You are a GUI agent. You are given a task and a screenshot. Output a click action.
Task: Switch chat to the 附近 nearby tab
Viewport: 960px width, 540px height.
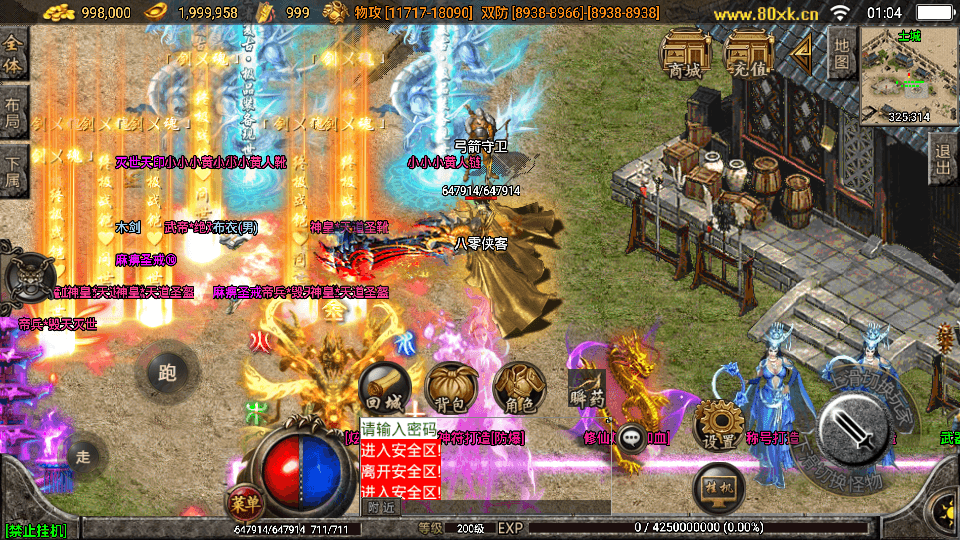point(382,508)
